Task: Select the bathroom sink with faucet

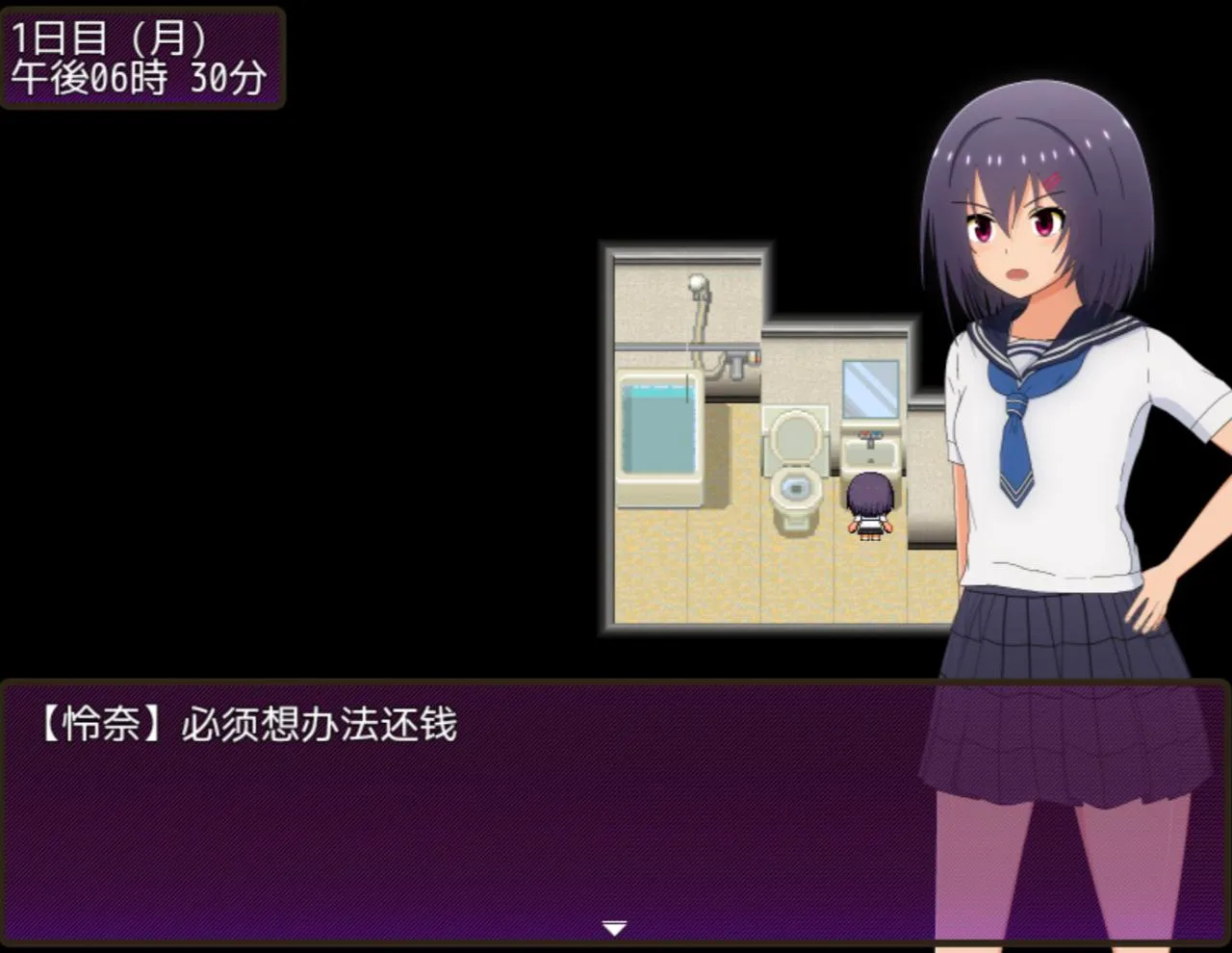Action: pos(871,452)
